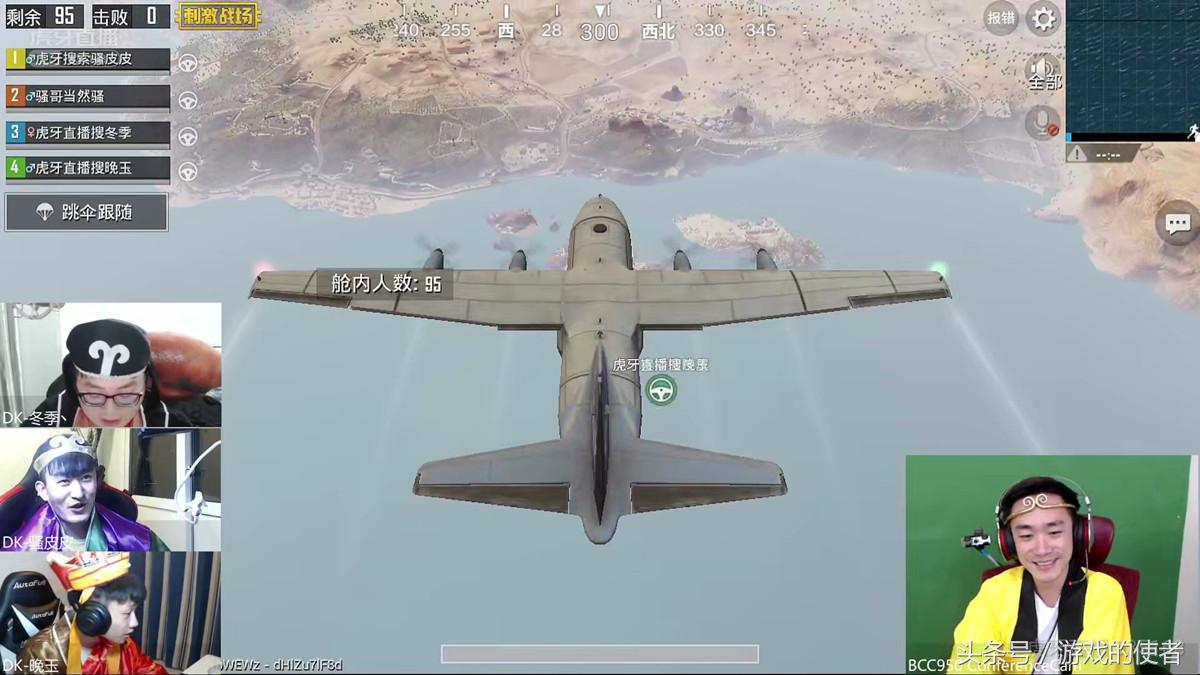Open the minimap
The image size is (1200, 675).
pyautogui.click(x=1132, y=68)
